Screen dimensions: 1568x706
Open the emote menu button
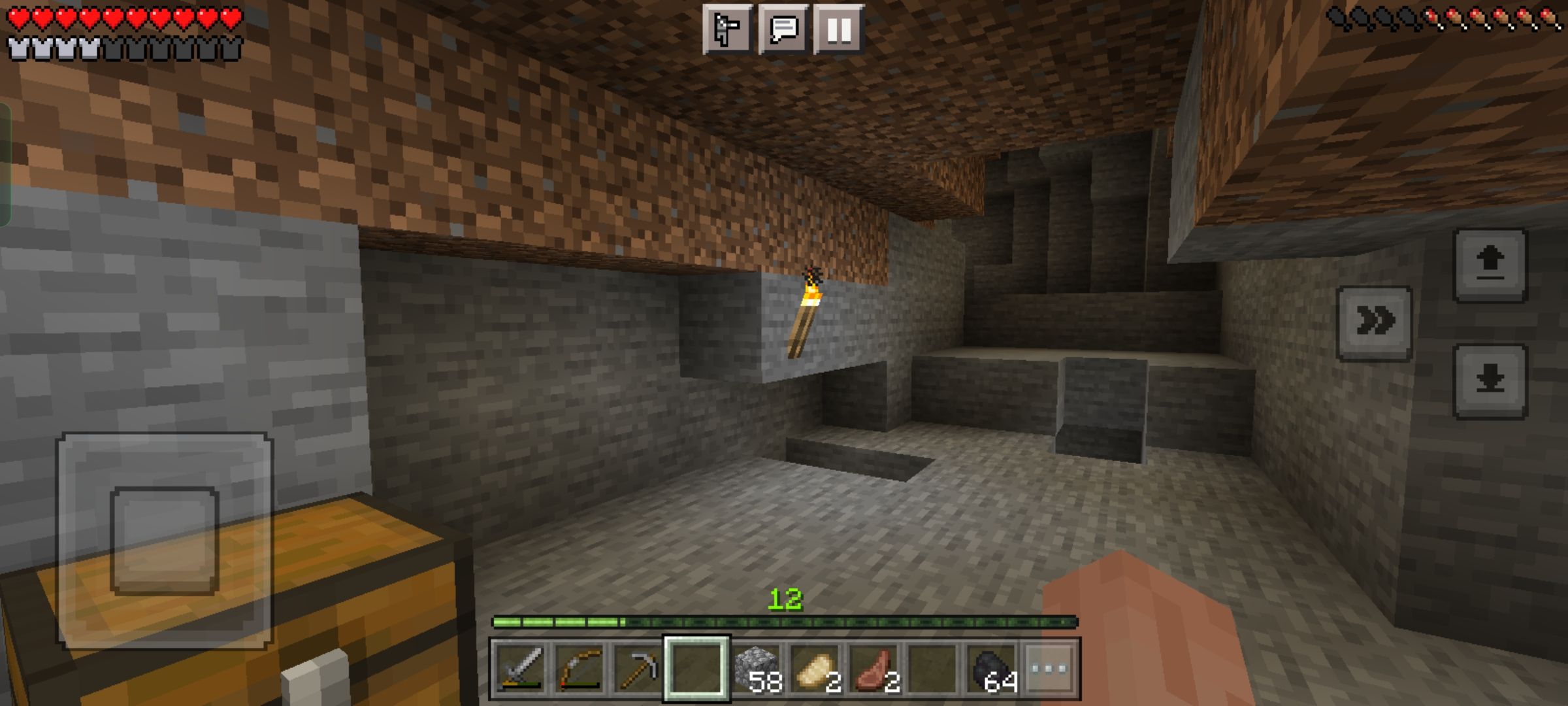[x=727, y=29]
